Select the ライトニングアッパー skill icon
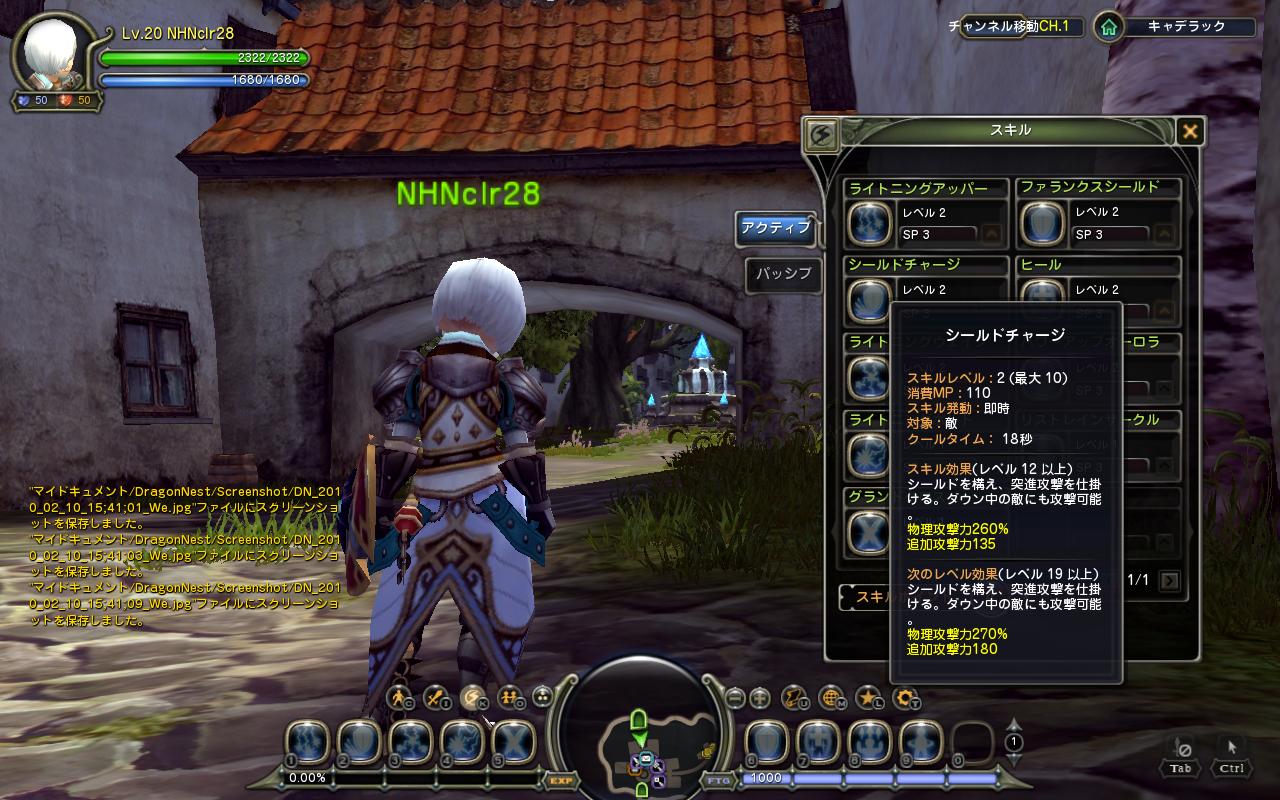 (869, 223)
